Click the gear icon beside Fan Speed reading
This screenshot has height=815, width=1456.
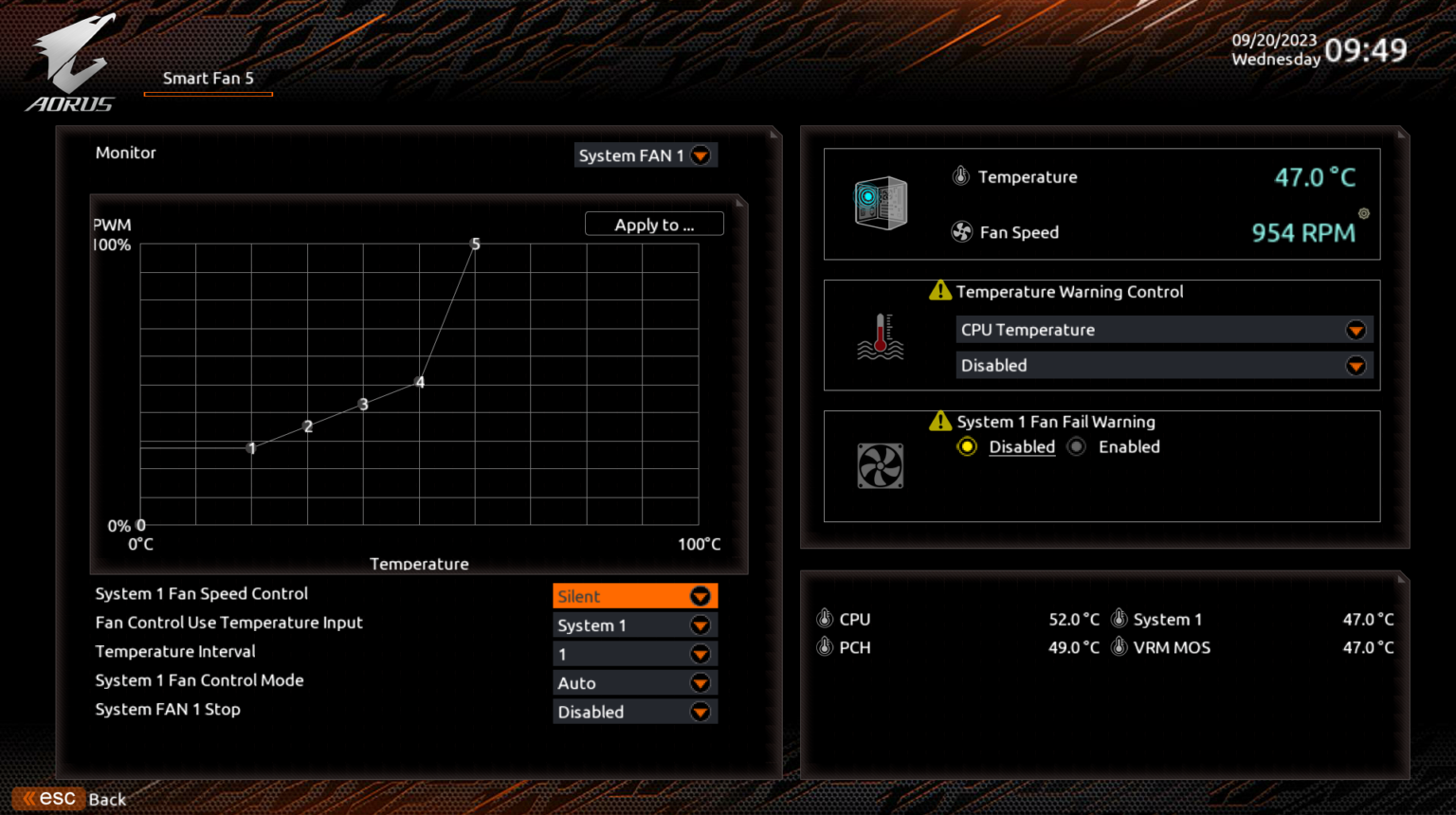pyautogui.click(x=1363, y=215)
